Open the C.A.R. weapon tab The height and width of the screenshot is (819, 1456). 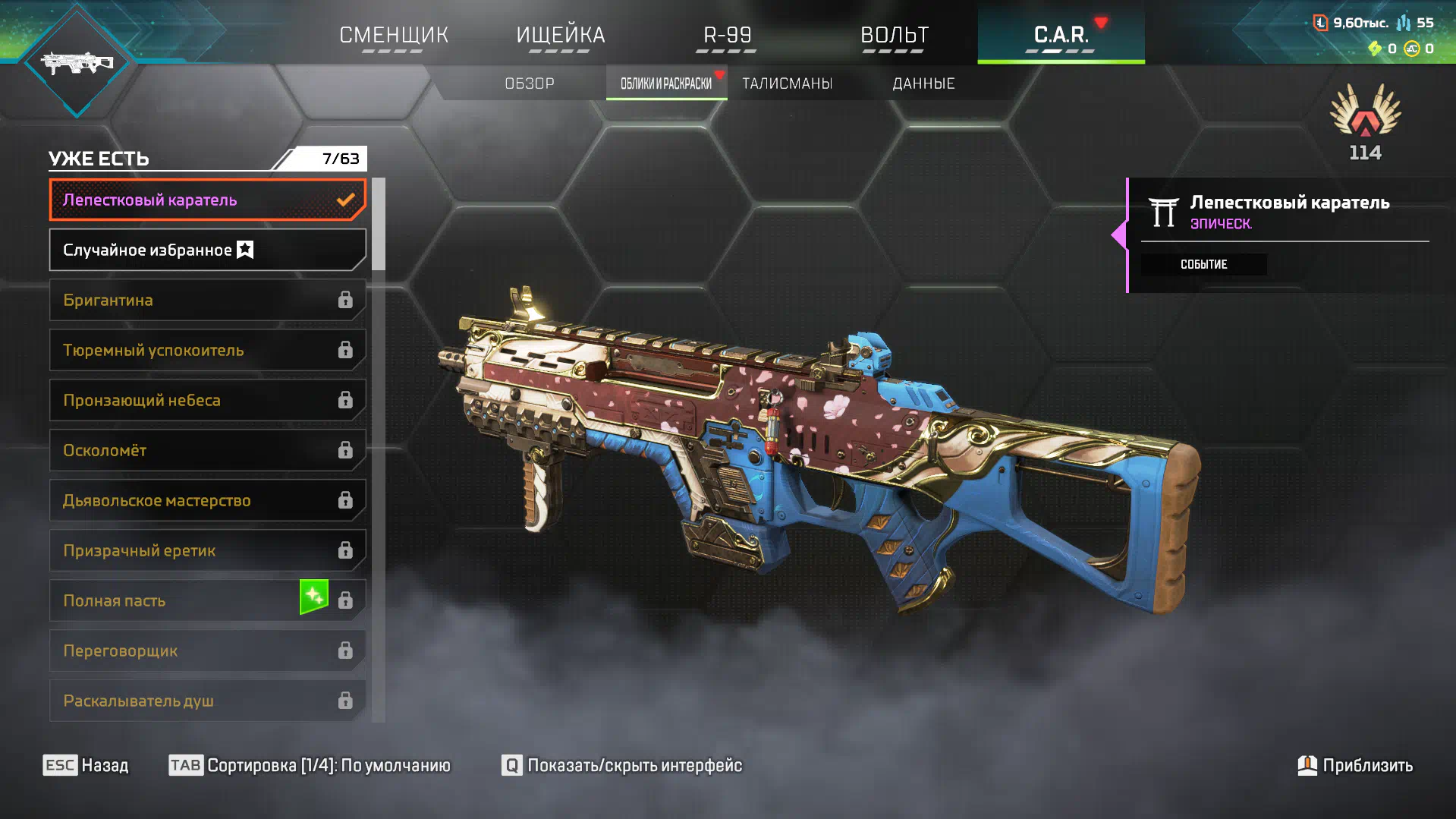pyautogui.click(x=1061, y=35)
